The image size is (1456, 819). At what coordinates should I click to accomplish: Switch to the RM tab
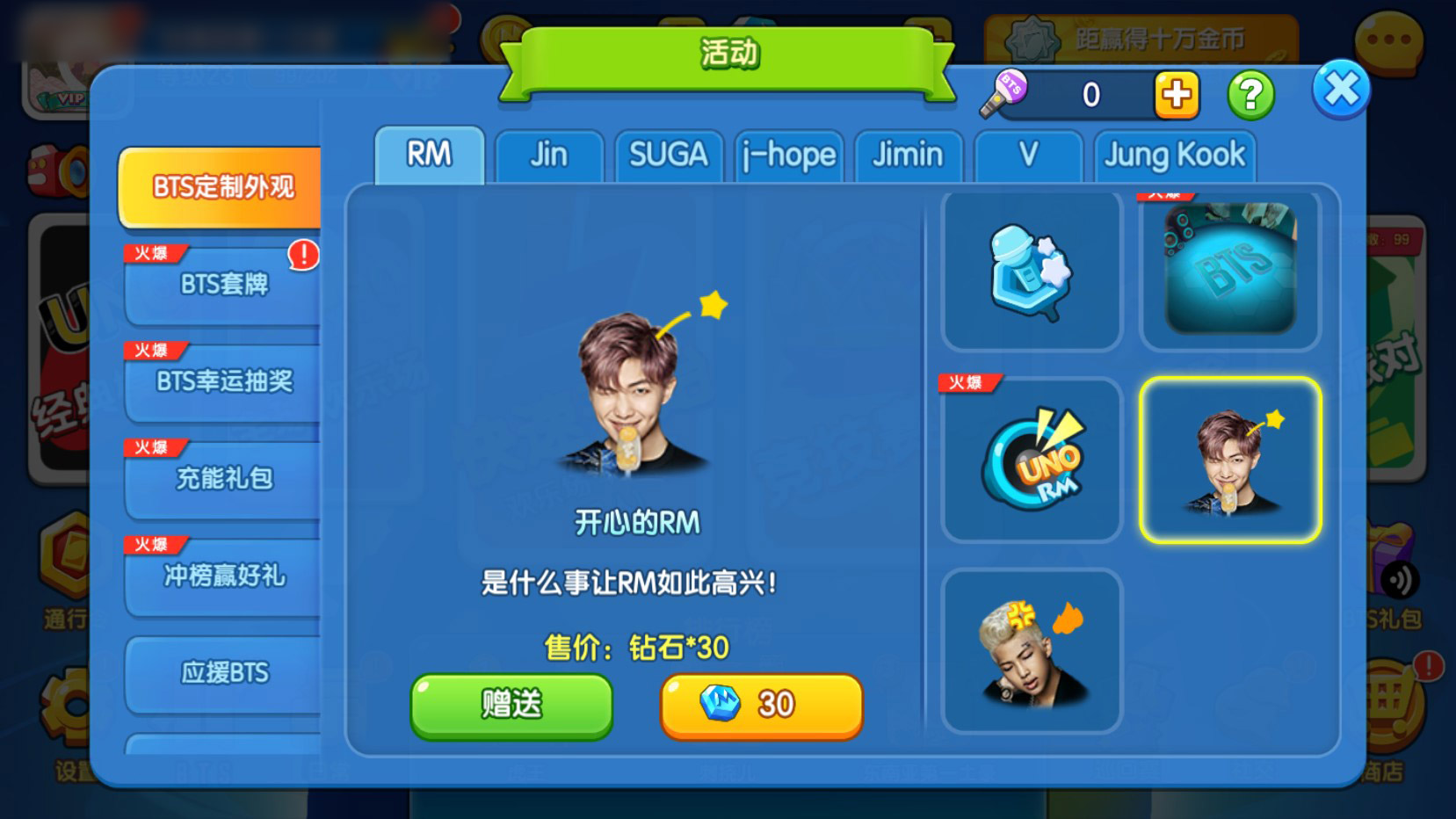click(429, 156)
